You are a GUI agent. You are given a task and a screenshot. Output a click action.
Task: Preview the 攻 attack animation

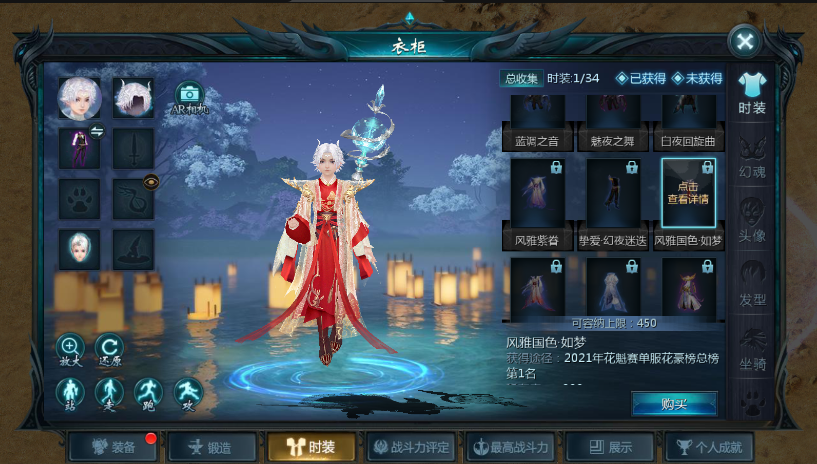(x=188, y=393)
